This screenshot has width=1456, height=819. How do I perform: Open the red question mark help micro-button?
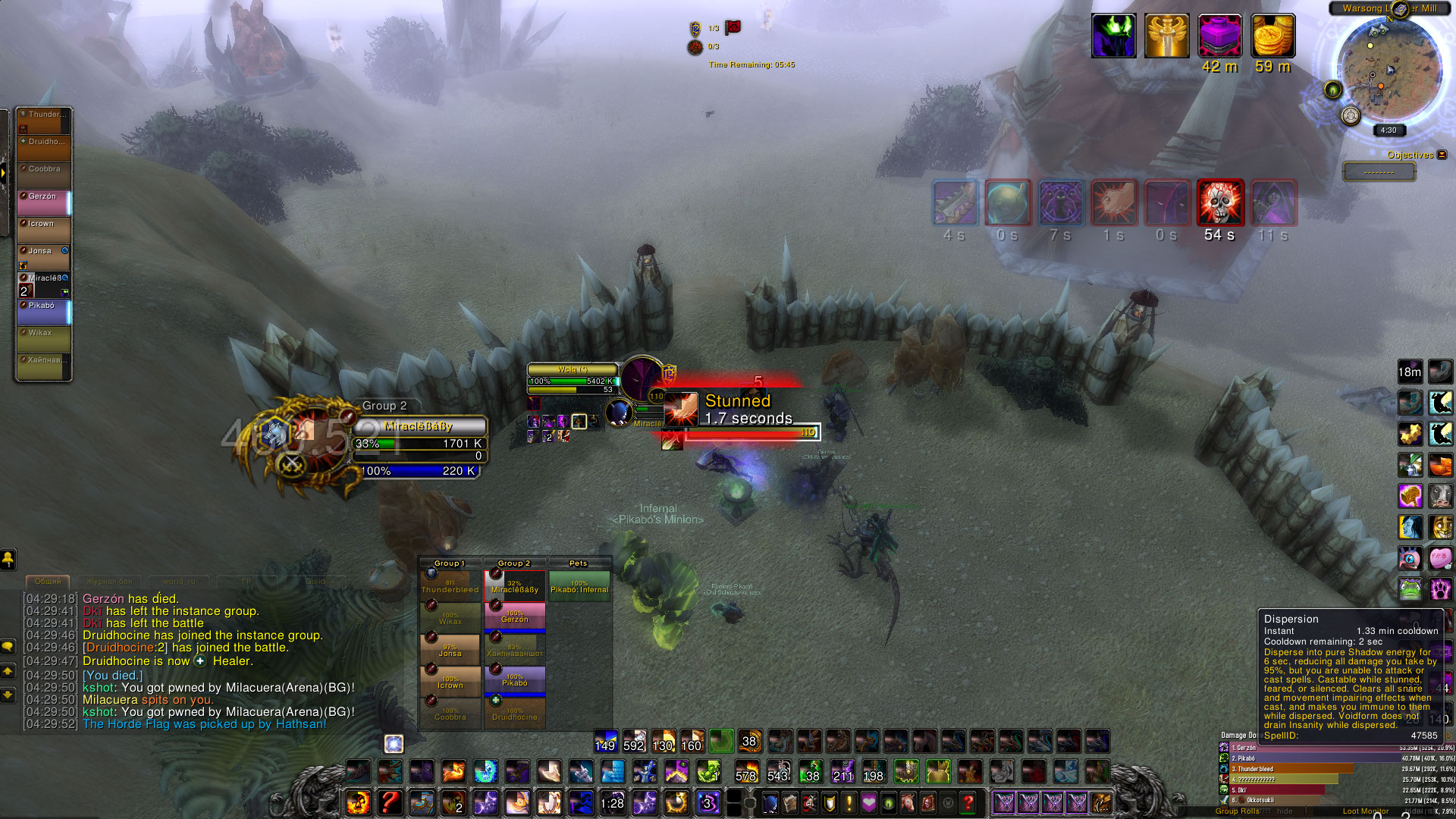pos(968,802)
